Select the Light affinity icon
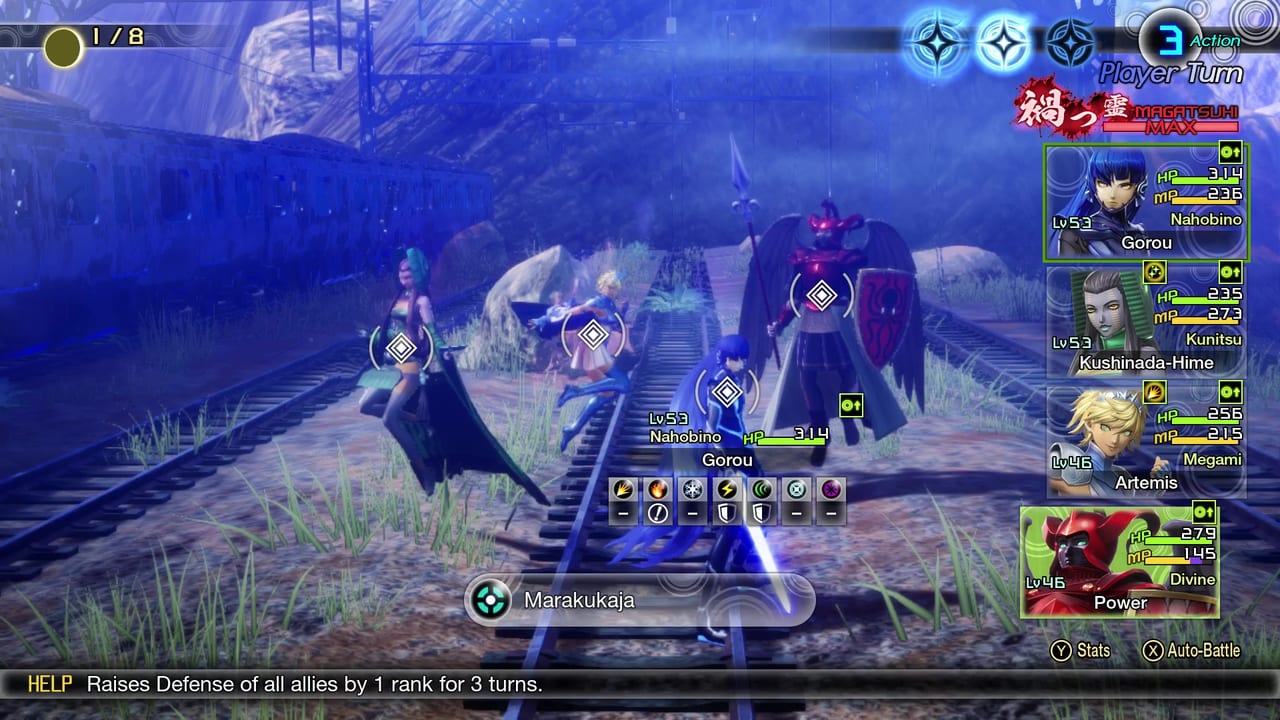This screenshot has height=720, width=1280. (x=794, y=490)
